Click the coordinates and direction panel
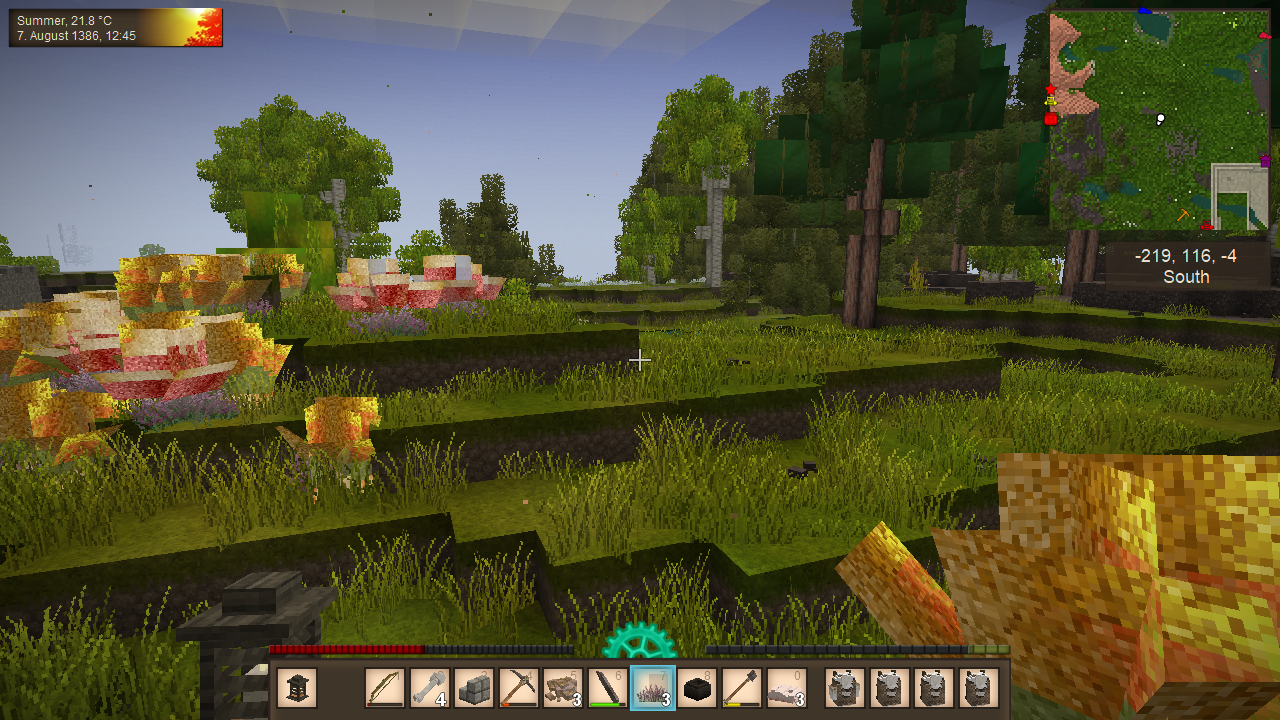Image resolution: width=1280 pixels, height=720 pixels. [x=1185, y=267]
